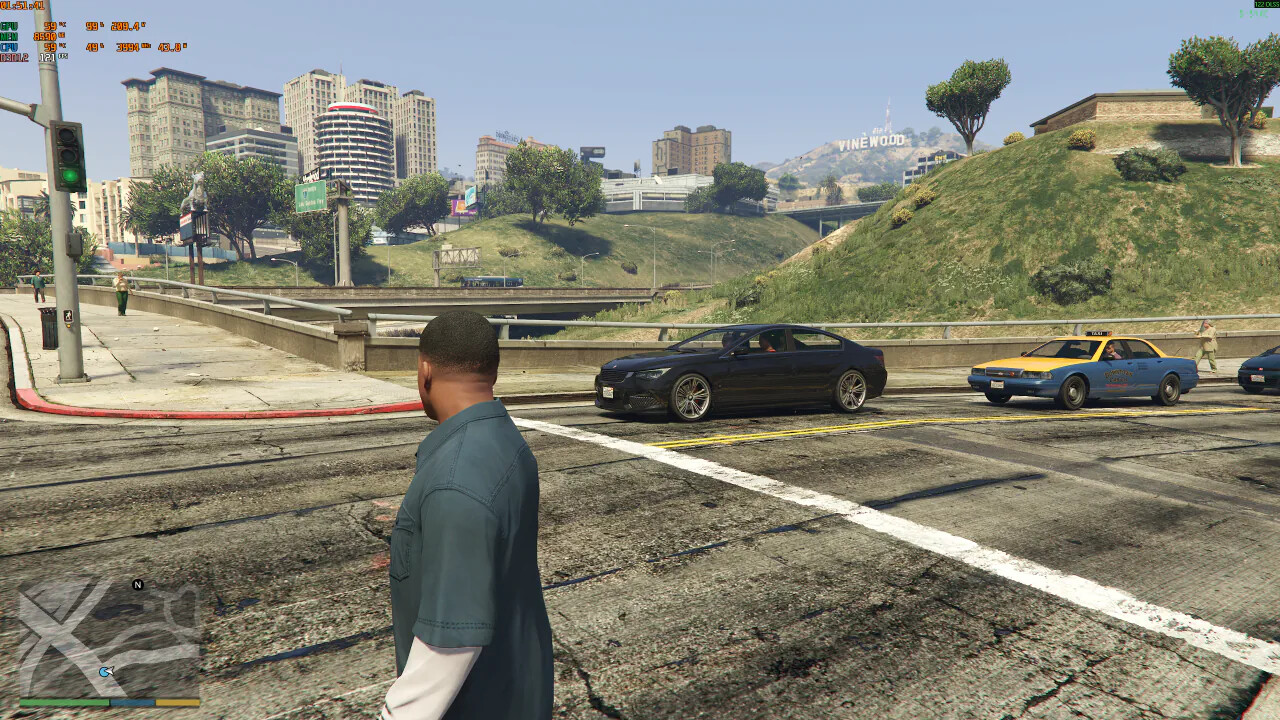This screenshot has width=1280, height=720.
Task: Select the north 'N' compass marker
Action: click(x=138, y=585)
